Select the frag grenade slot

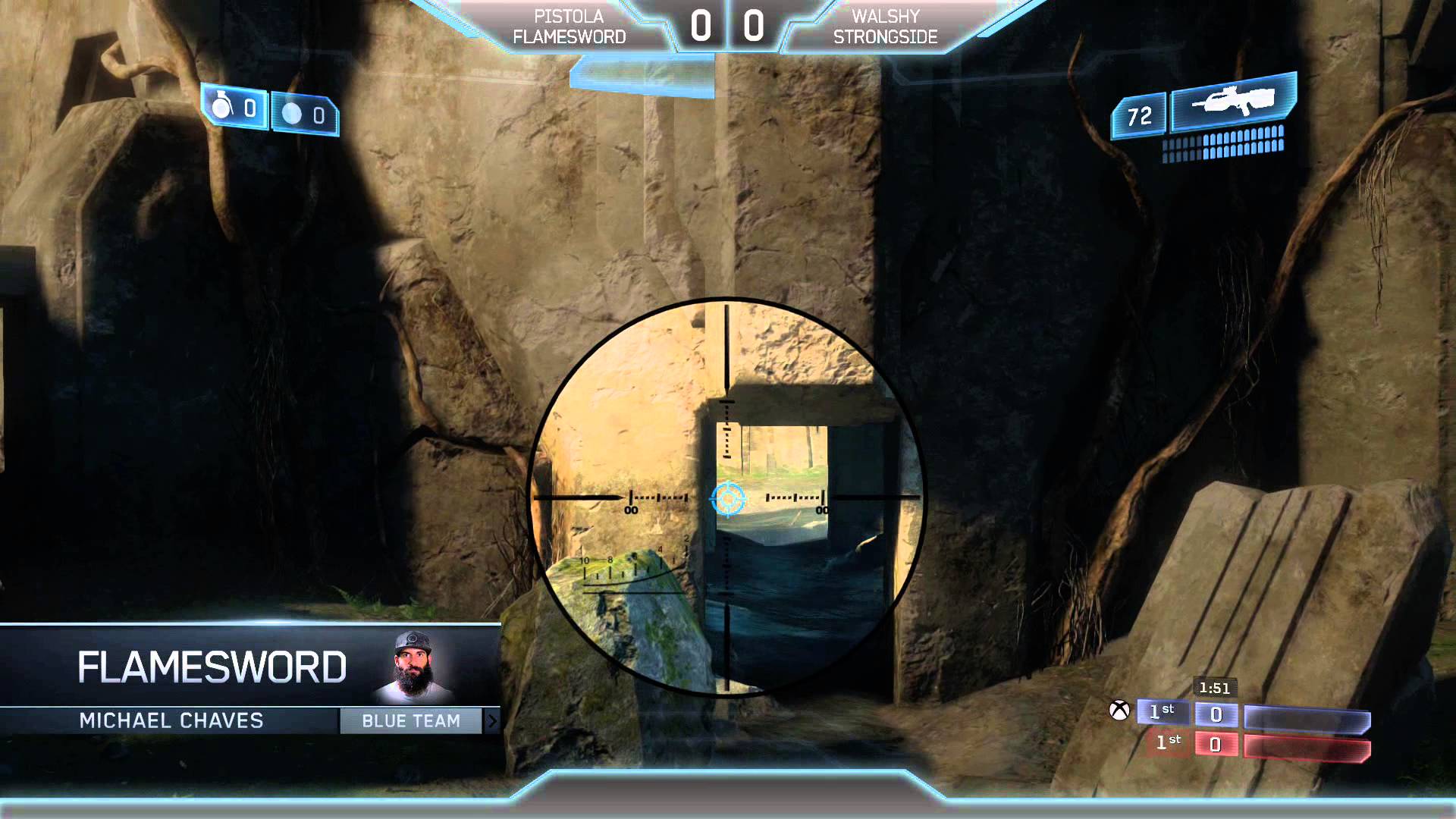234,108
